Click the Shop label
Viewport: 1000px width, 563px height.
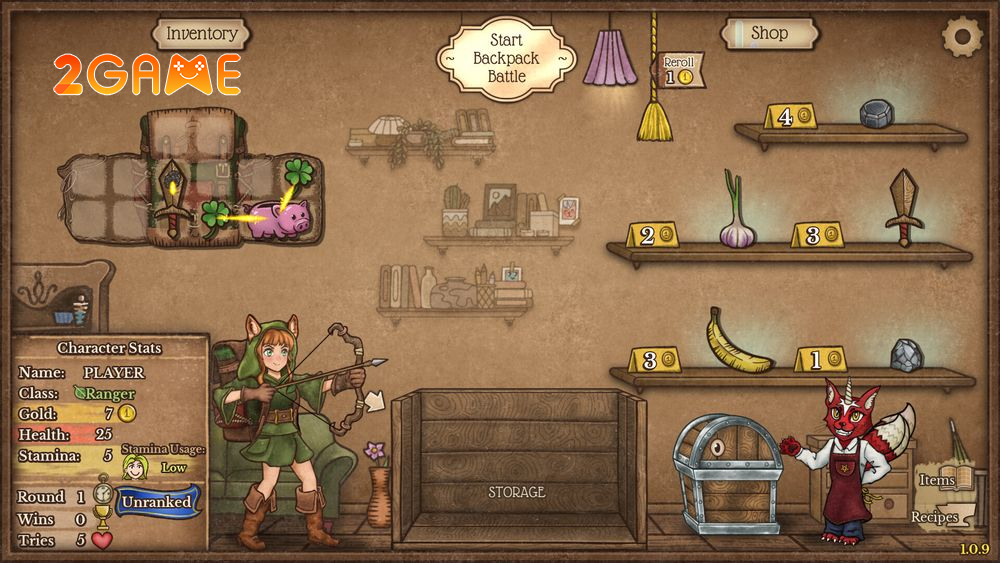coord(769,33)
